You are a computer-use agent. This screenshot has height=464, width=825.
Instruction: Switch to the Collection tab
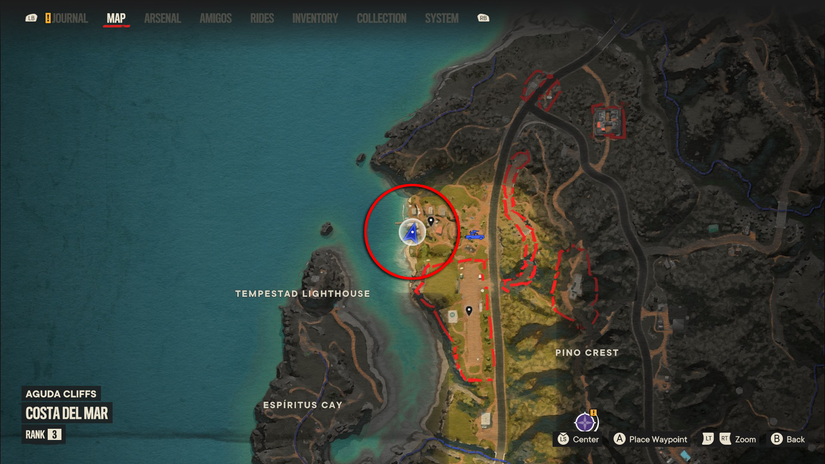[x=381, y=18]
